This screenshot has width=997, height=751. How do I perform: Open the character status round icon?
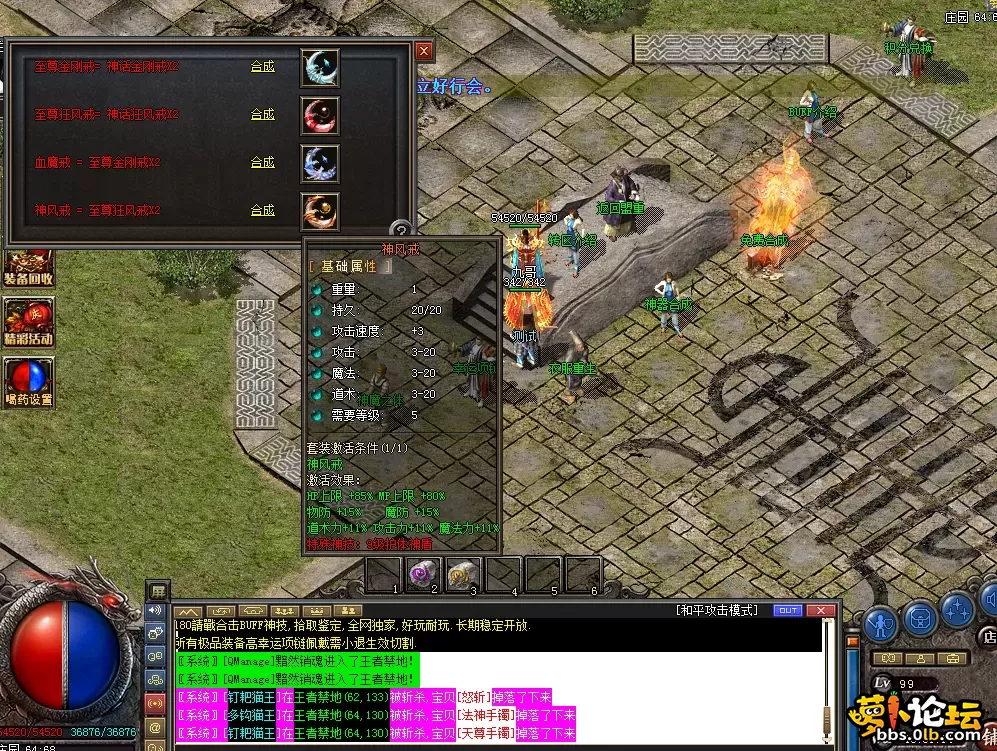pyautogui.click(x=880, y=622)
